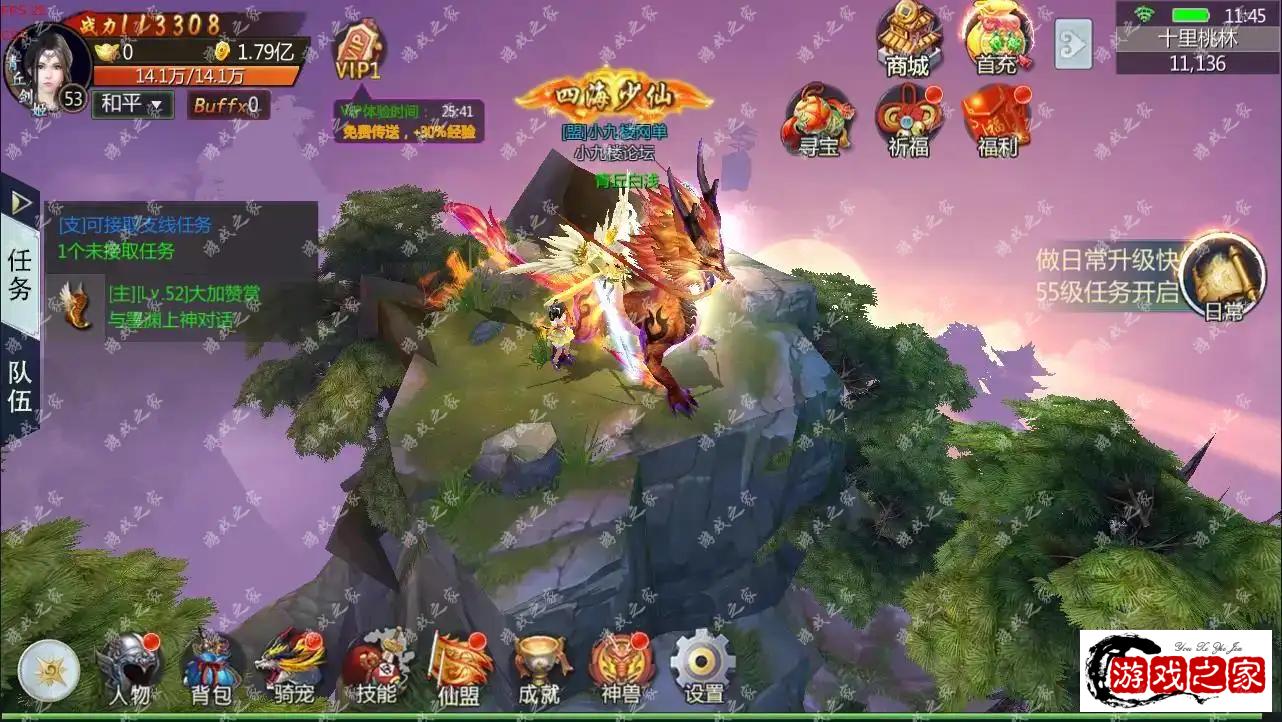This screenshot has height=722, width=1282.
Task: Open the 设置 settings gear
Action: [x=703, y=668]
